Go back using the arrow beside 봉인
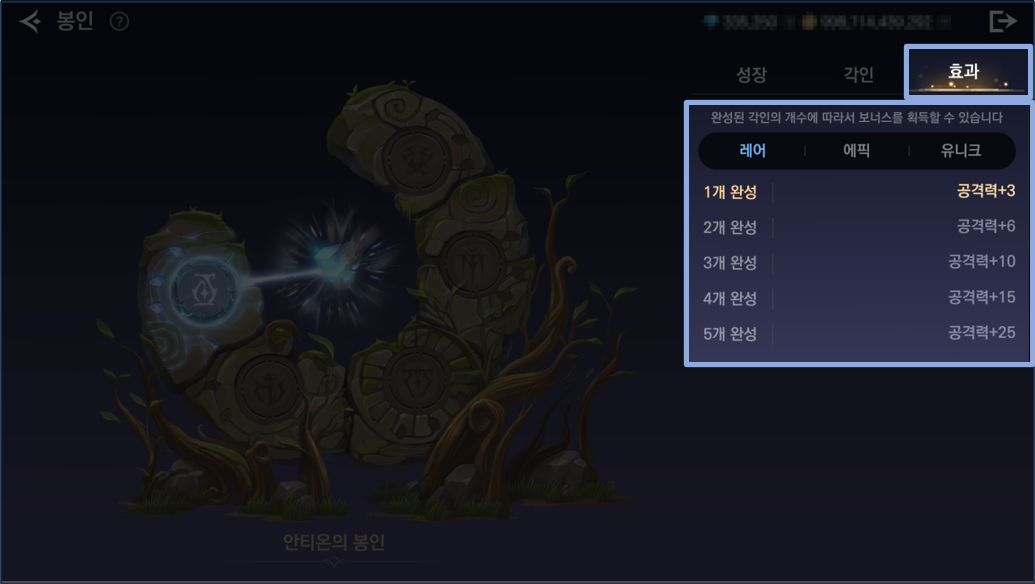Screen dimensions: 1035x584 click(30, 21)
